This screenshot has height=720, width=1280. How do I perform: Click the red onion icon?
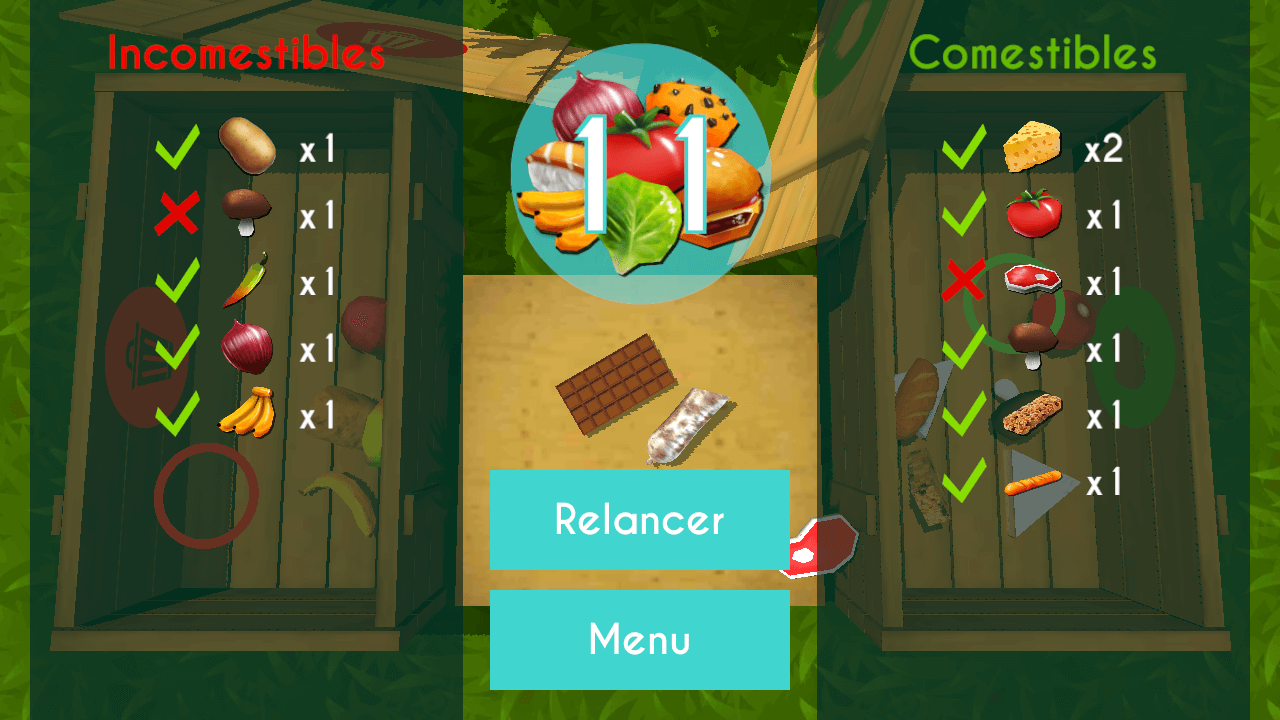(x=245, y=346)
